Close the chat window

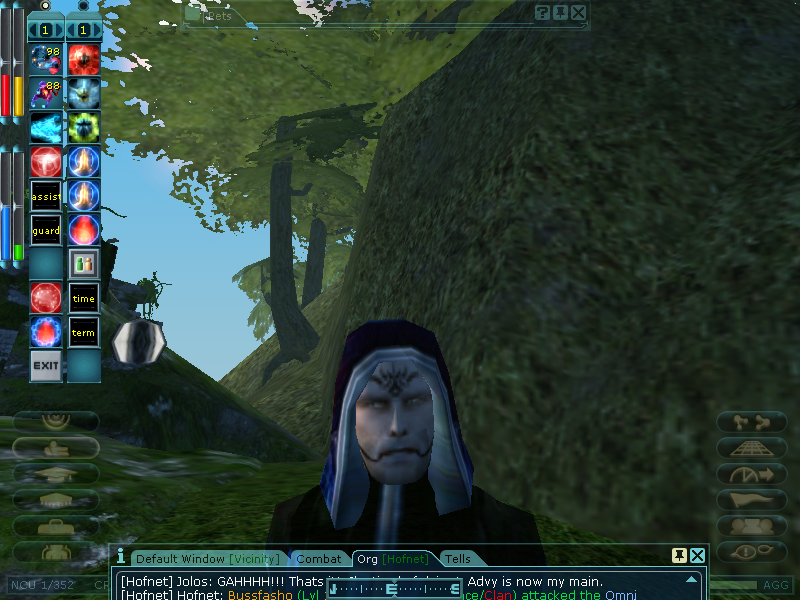coord(698,555)
